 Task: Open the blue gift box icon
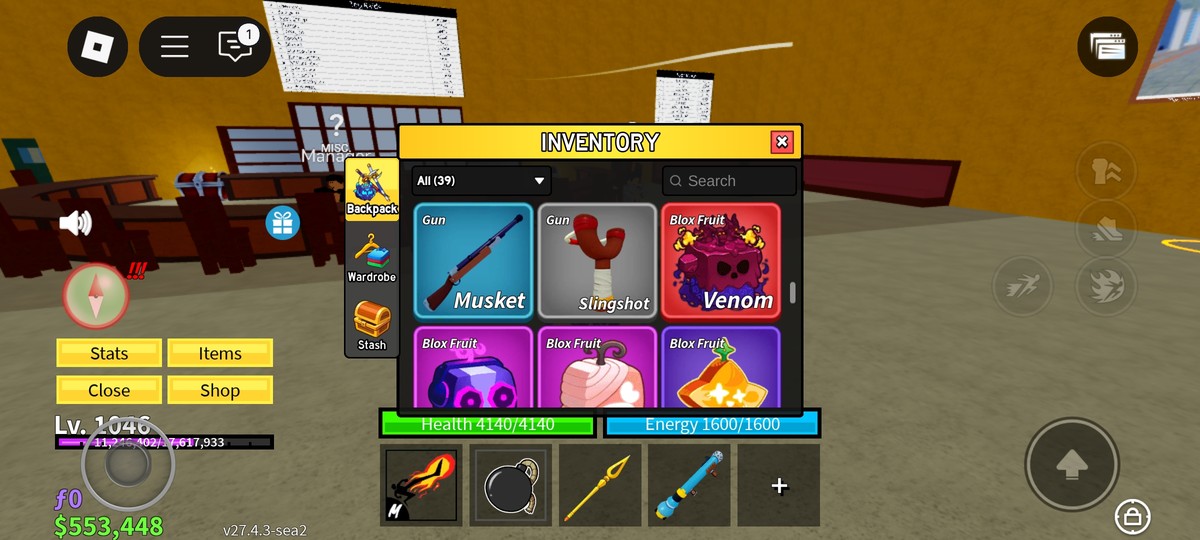click(x=283, y=222)
